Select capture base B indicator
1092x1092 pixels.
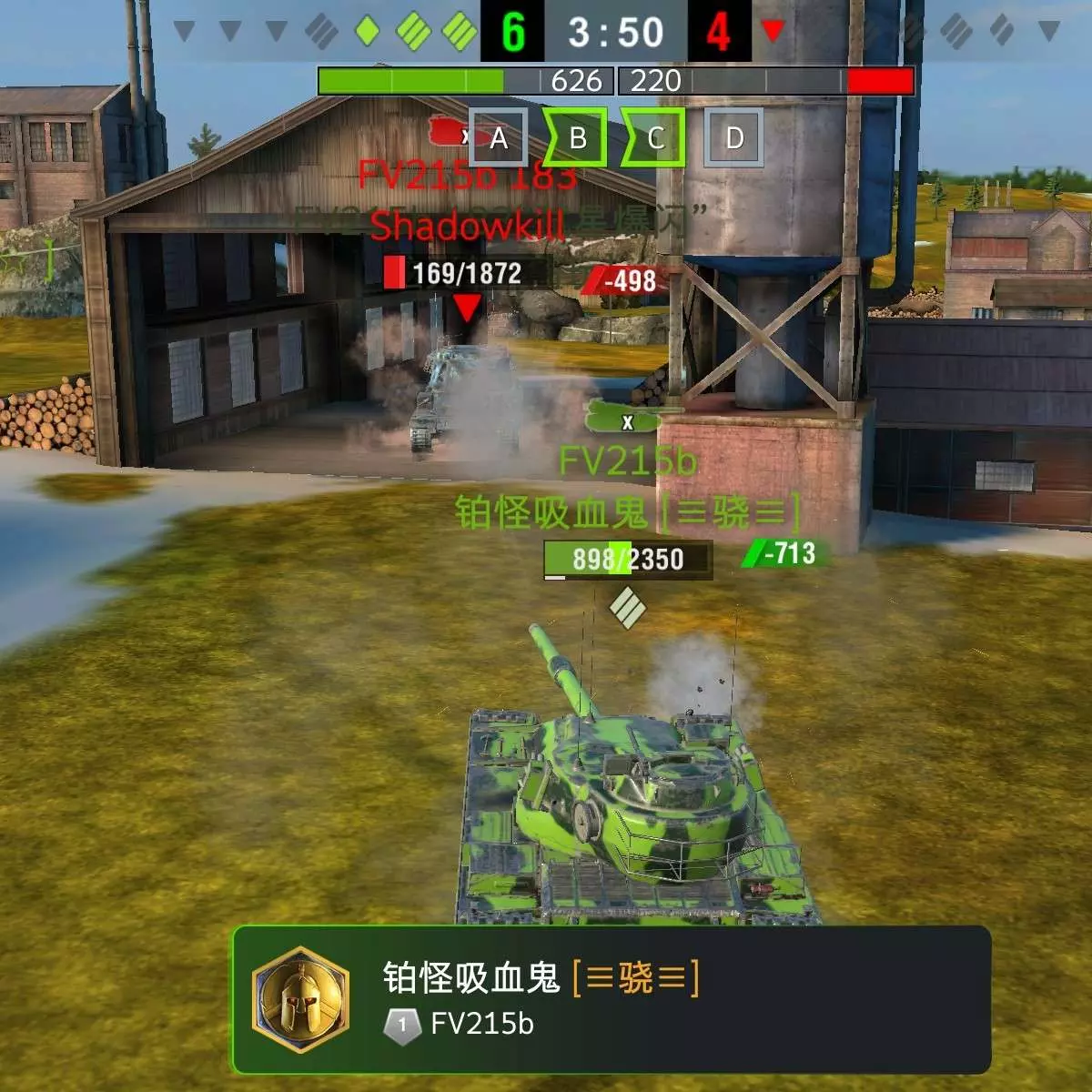point(576,138)
